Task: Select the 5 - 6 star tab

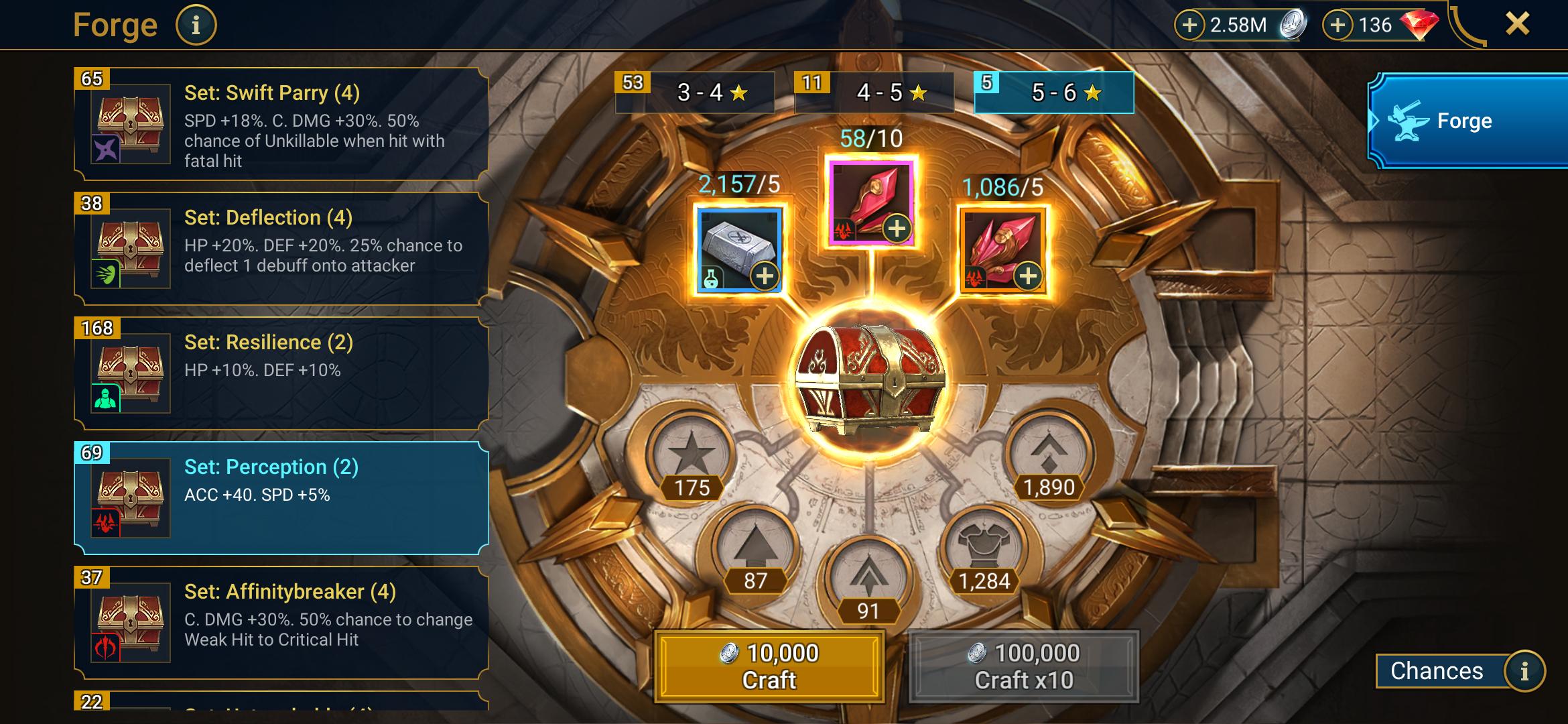Action: pyautogui.click(x=1054, y=93)
